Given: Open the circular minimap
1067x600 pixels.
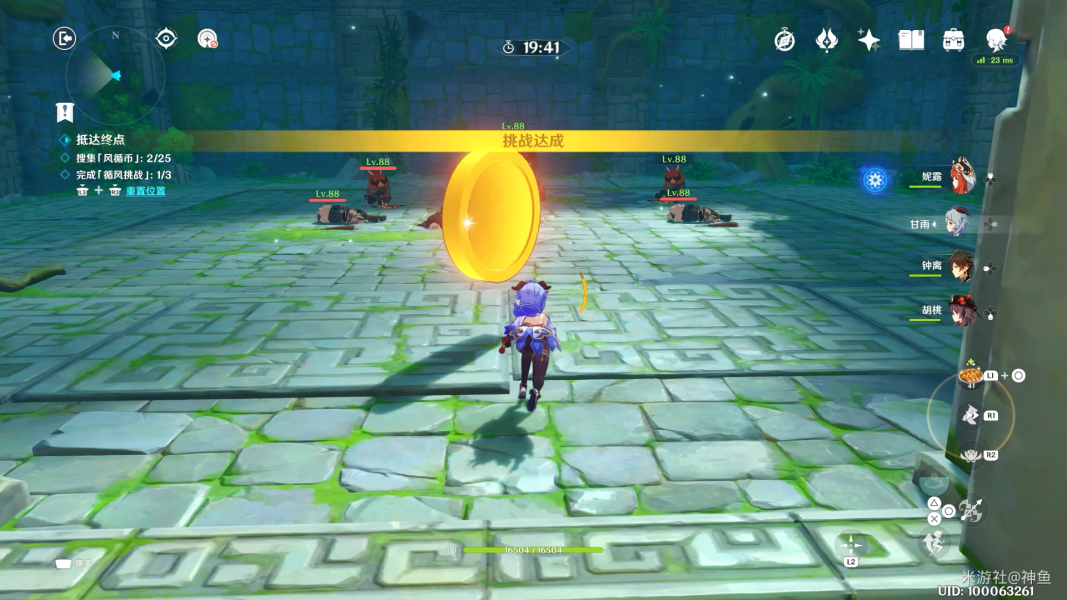Looking at the screenshot, I should point(115,73).
